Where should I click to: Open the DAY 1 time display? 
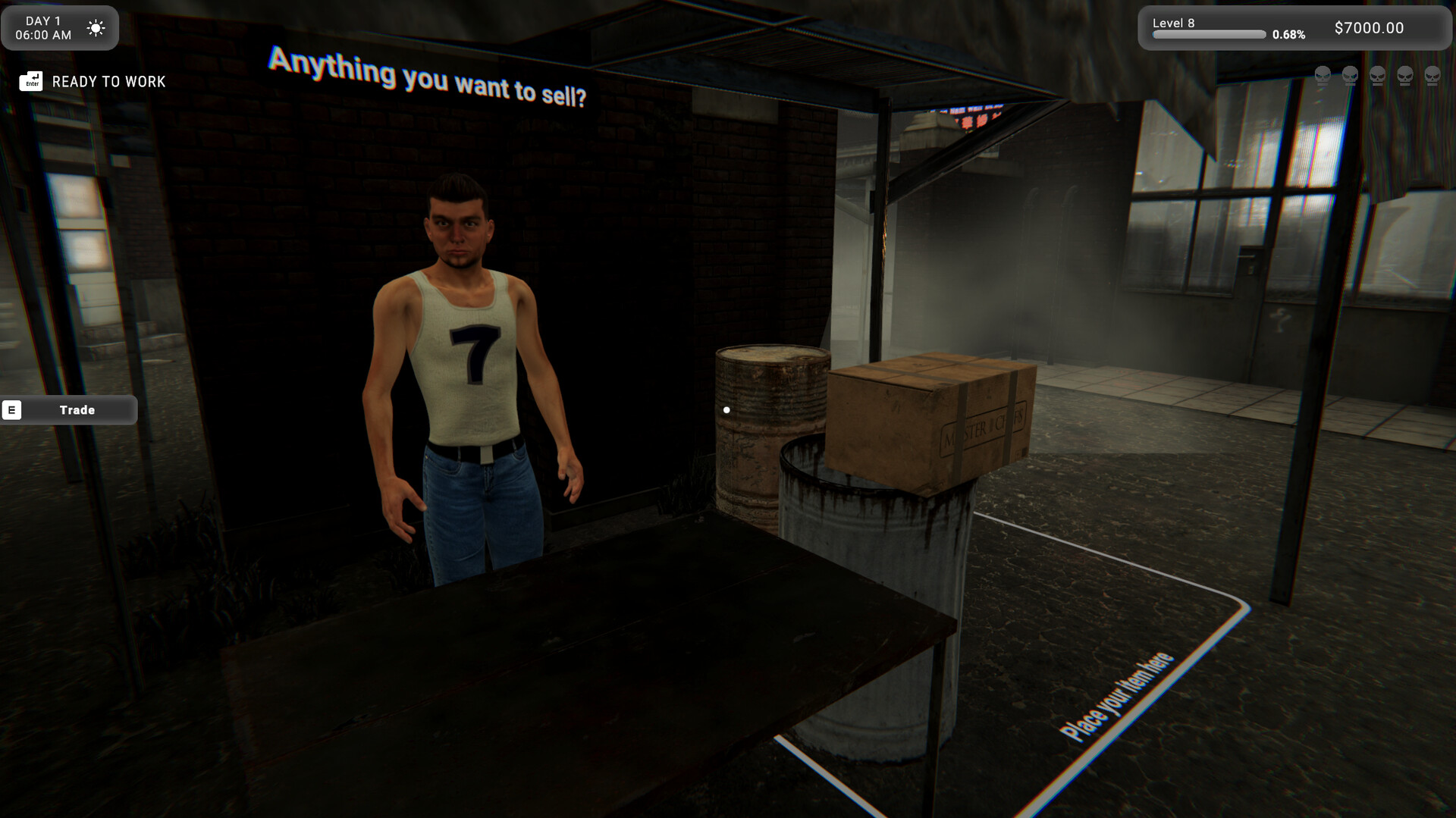click(45, 27)
